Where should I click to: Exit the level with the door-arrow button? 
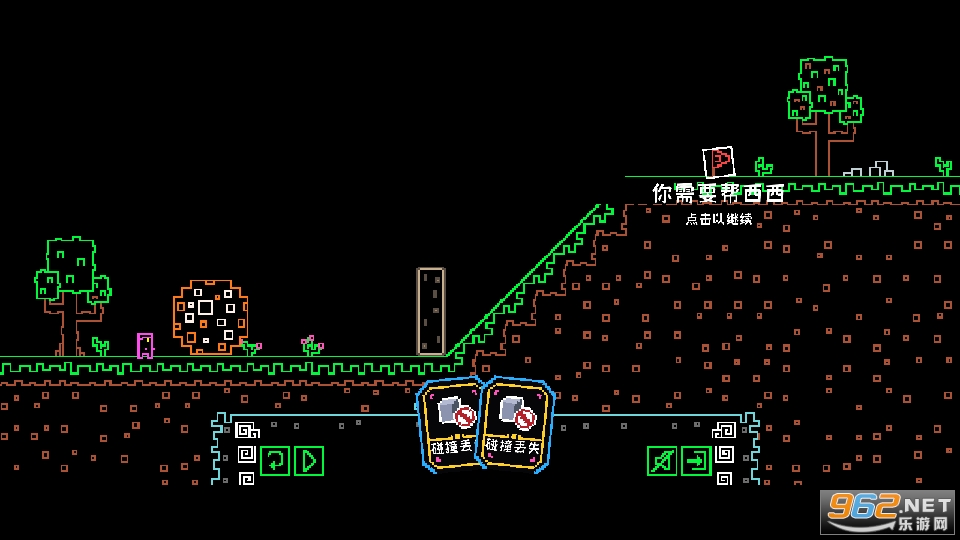click(696, 461)
